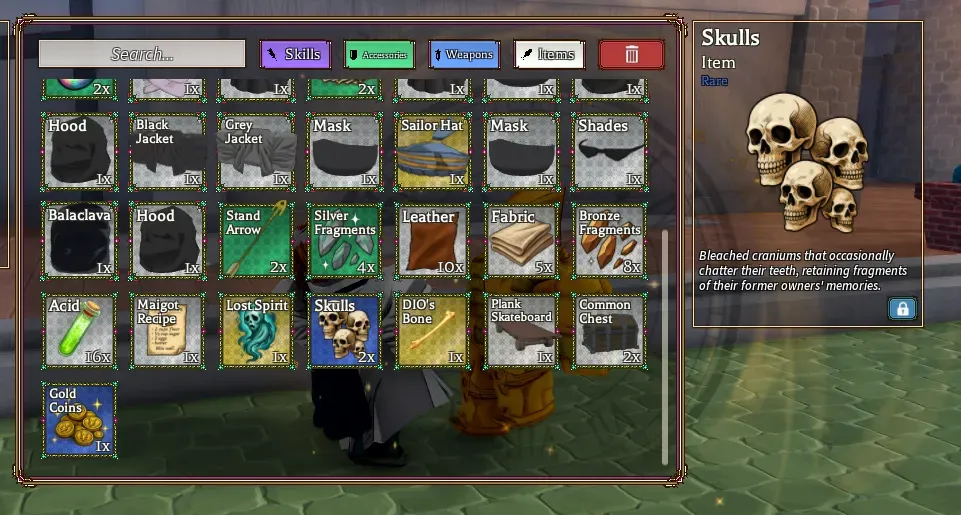Viewport: 961px width, 515px height.
Task: Click the inventory search box
Action: click(142, 54)
